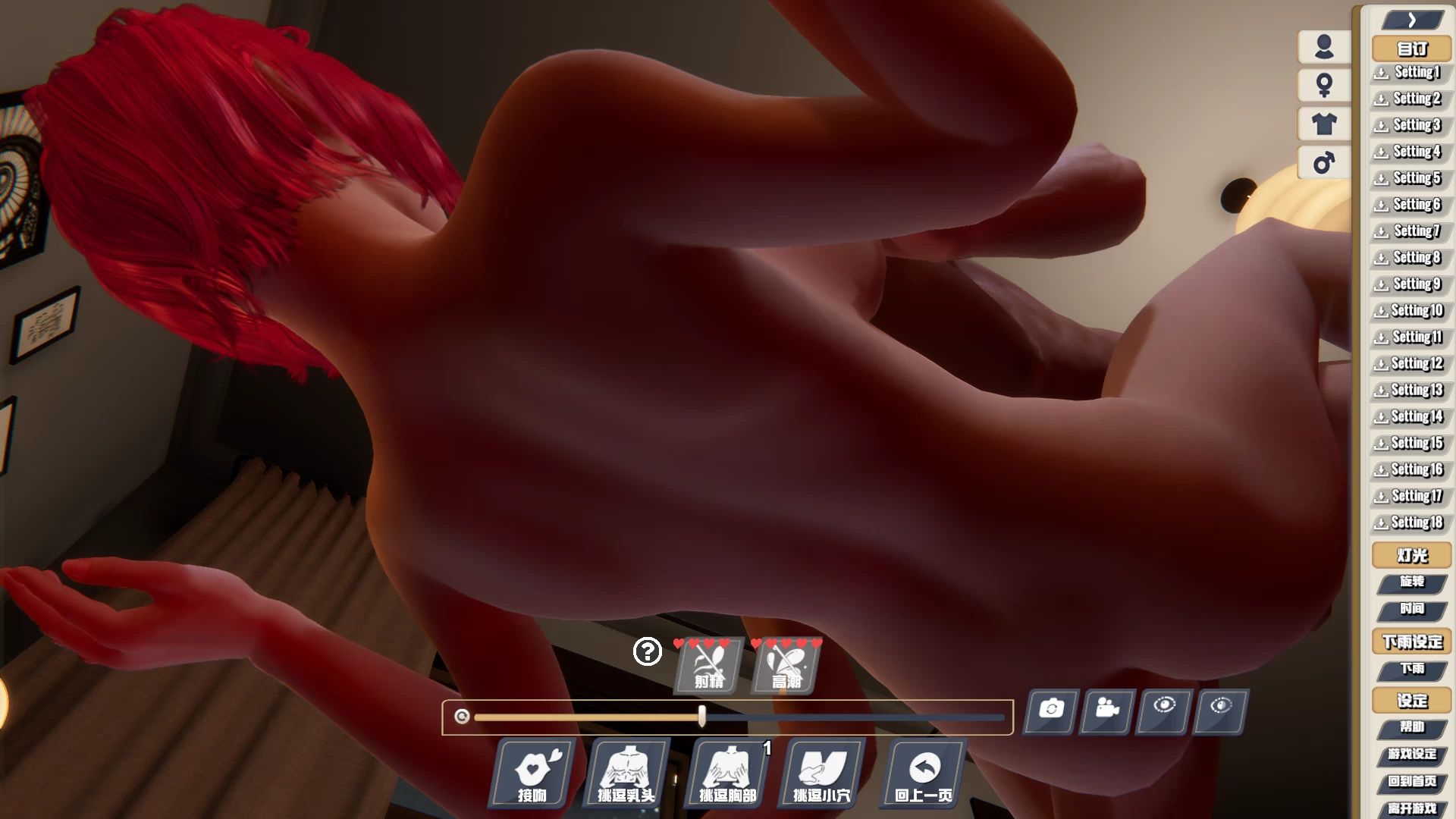The width and height of the screenshot is (1456, 819).
Task: Open character options via the person icon
Action: pyautogui.click(x=1323, y=48)
